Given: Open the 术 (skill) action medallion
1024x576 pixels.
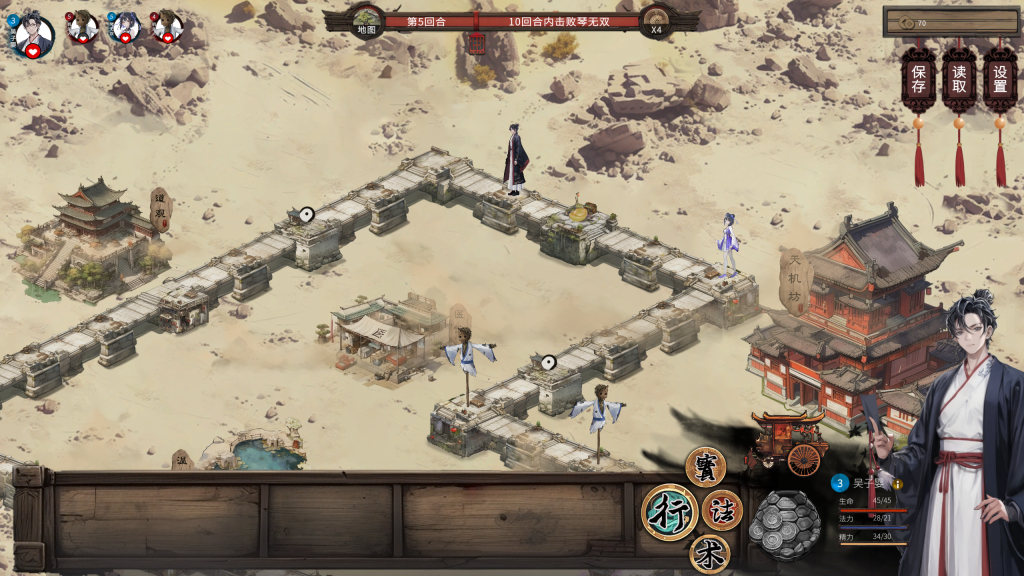Looking at the screenshot, I should click(709, 554).
